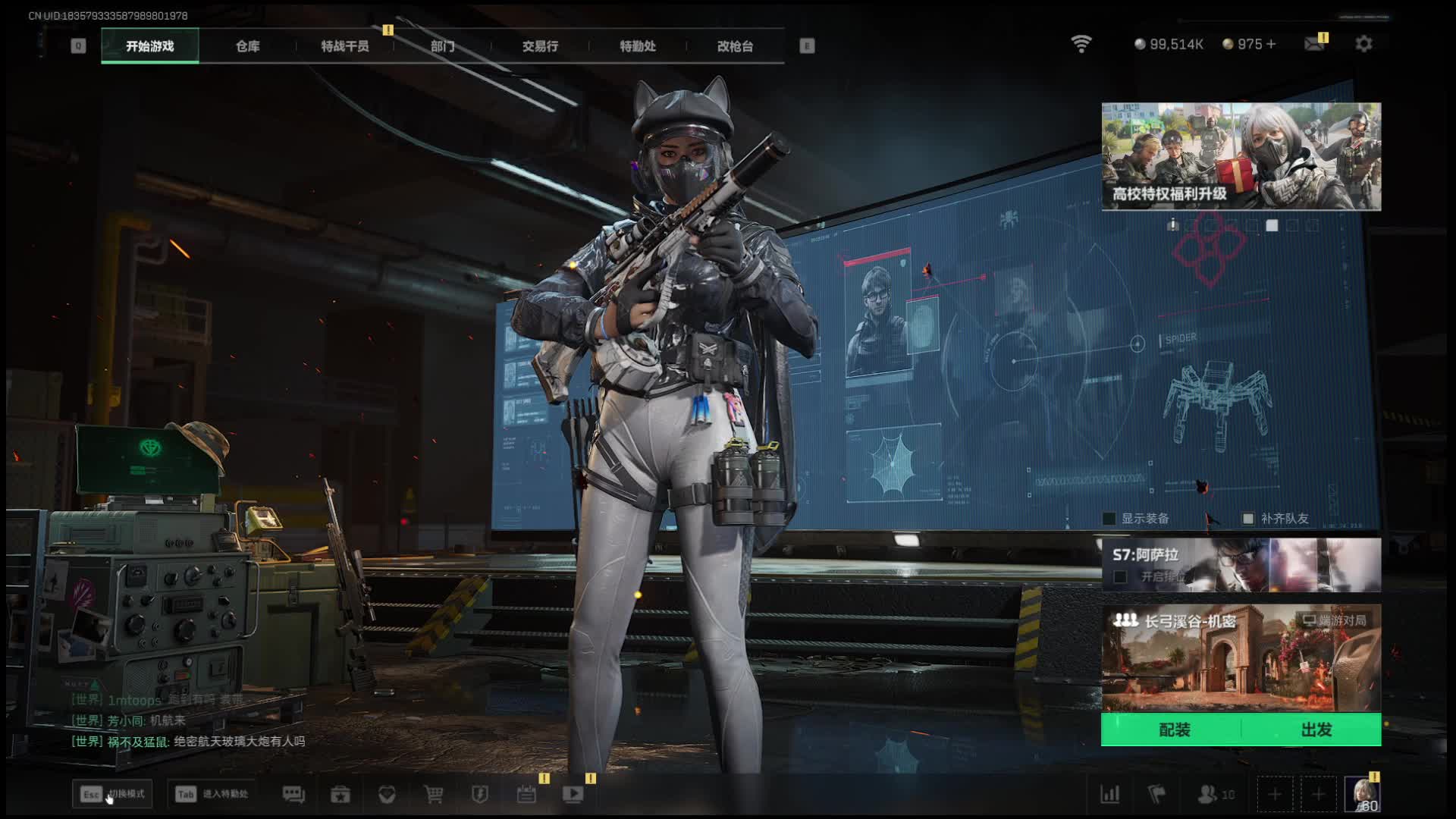Open the 改枪台 gunsmith tab
Image resolution: width=1456 pixels, height=819 pixels.
click(735, 46)
